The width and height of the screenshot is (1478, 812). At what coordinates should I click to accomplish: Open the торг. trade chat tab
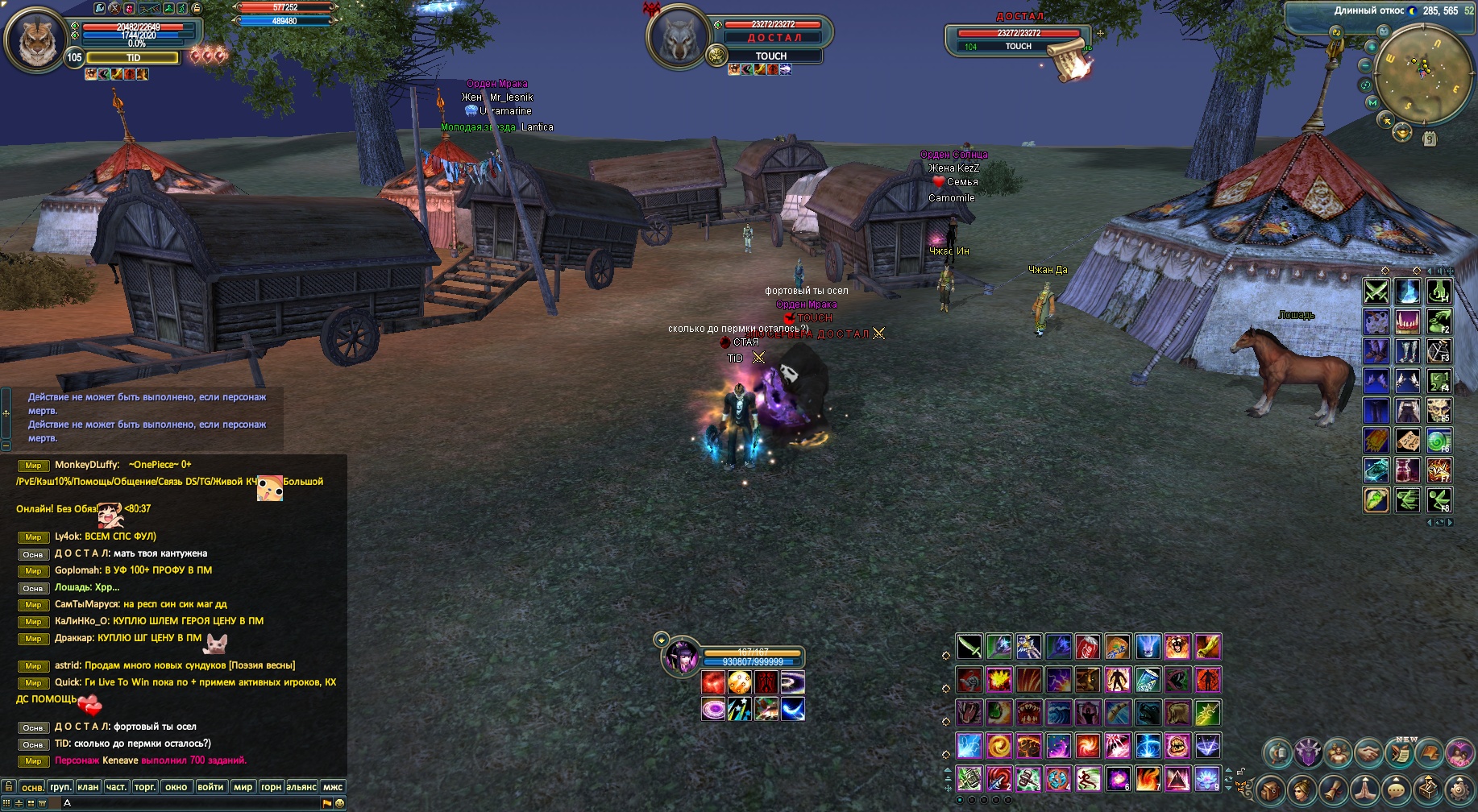click(x=145, y=787)
